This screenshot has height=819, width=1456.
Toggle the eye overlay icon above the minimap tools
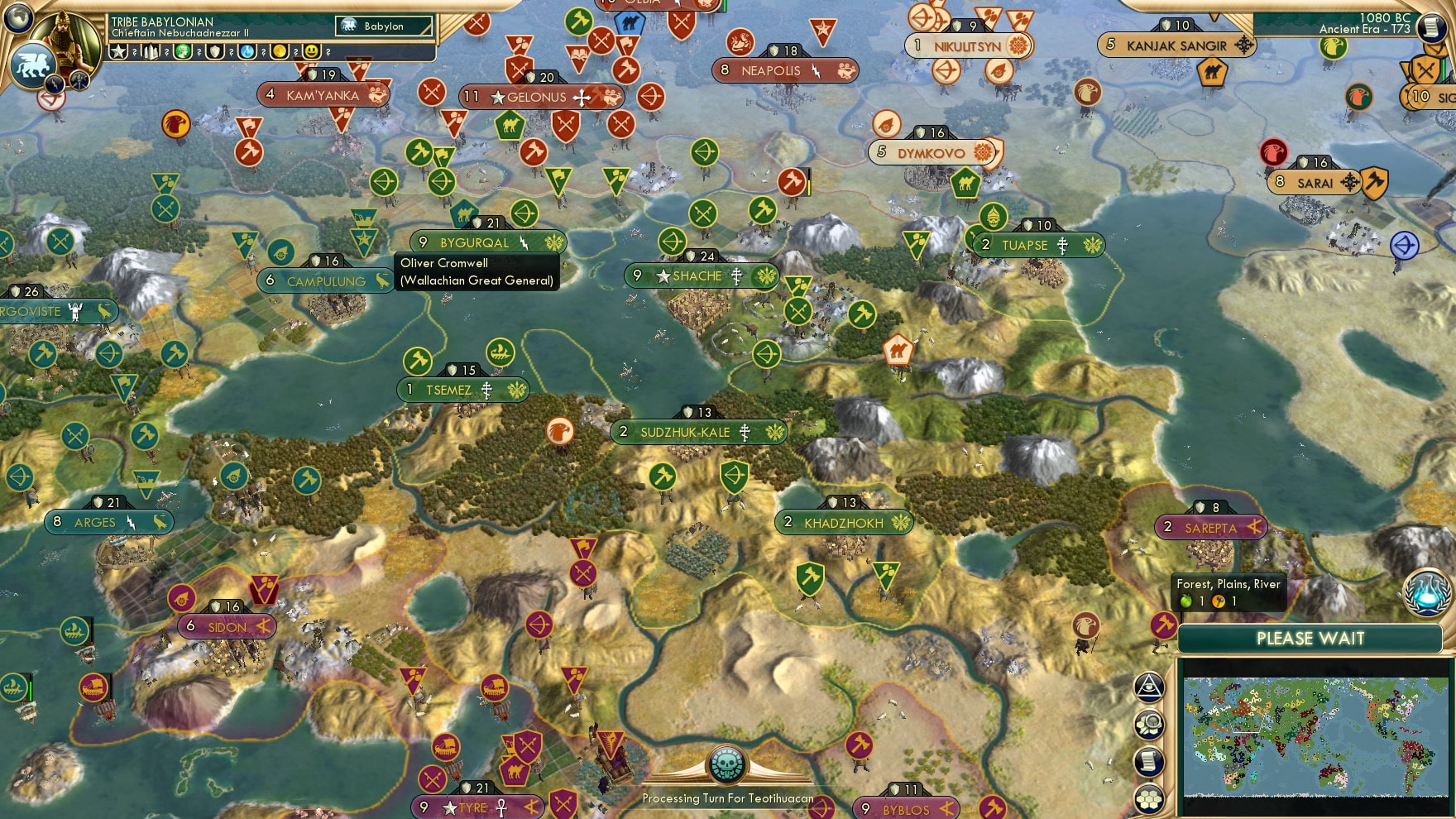pos(1148,686)
